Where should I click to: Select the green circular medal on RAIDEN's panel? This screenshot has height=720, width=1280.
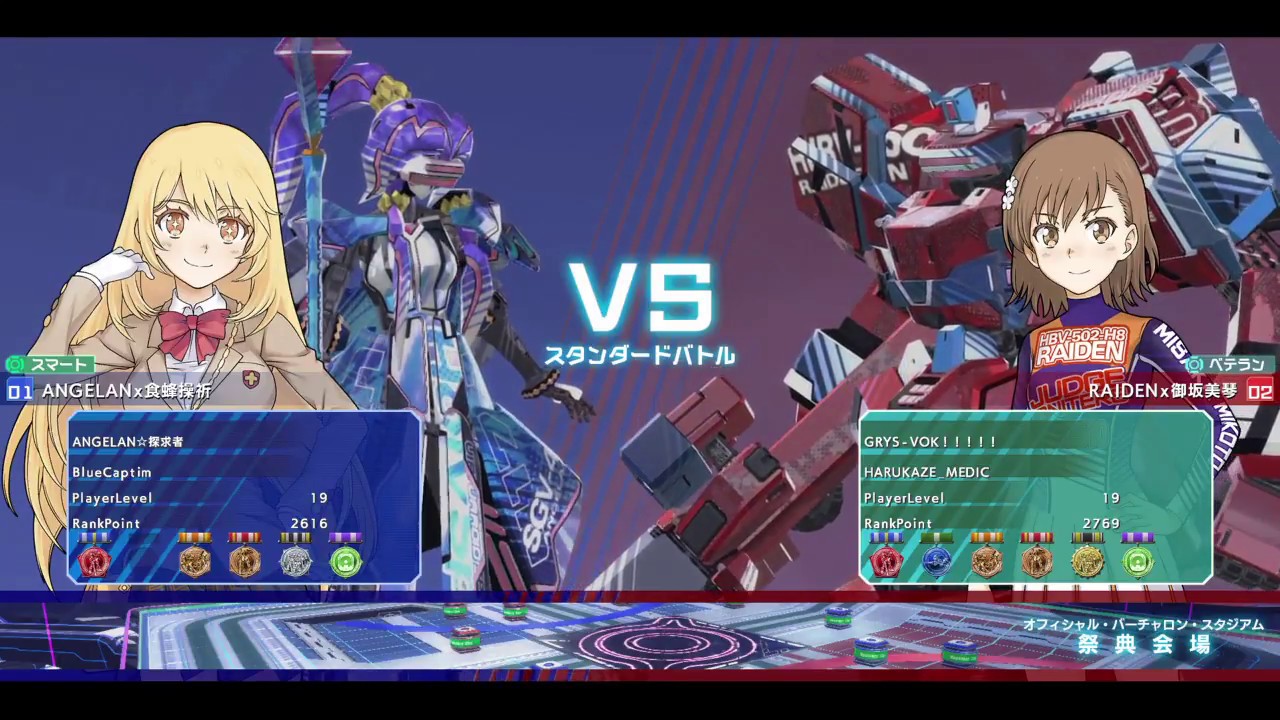point(1137,561)
